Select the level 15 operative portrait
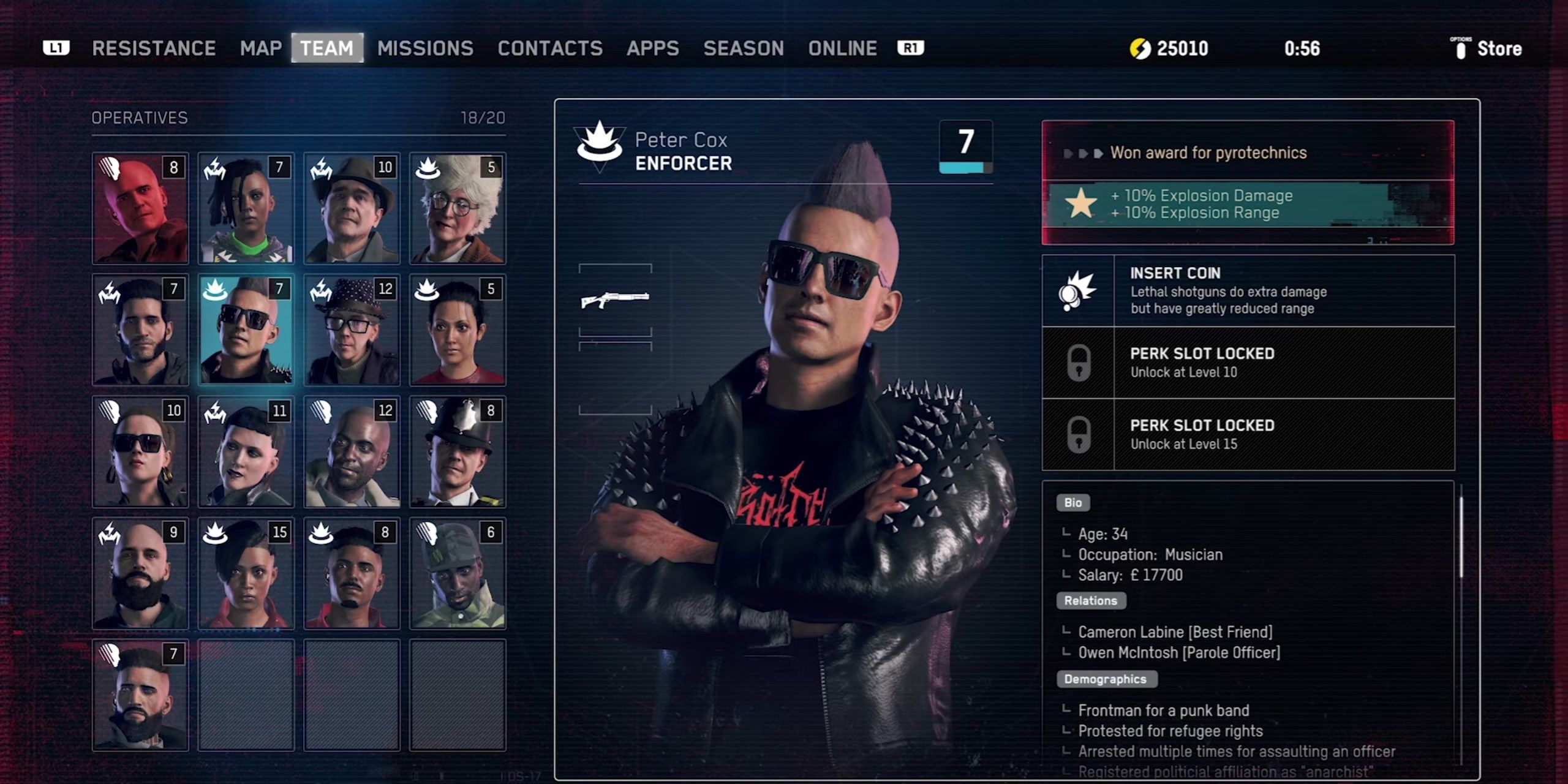1568x784 pixels. click(x=246, y=573)
